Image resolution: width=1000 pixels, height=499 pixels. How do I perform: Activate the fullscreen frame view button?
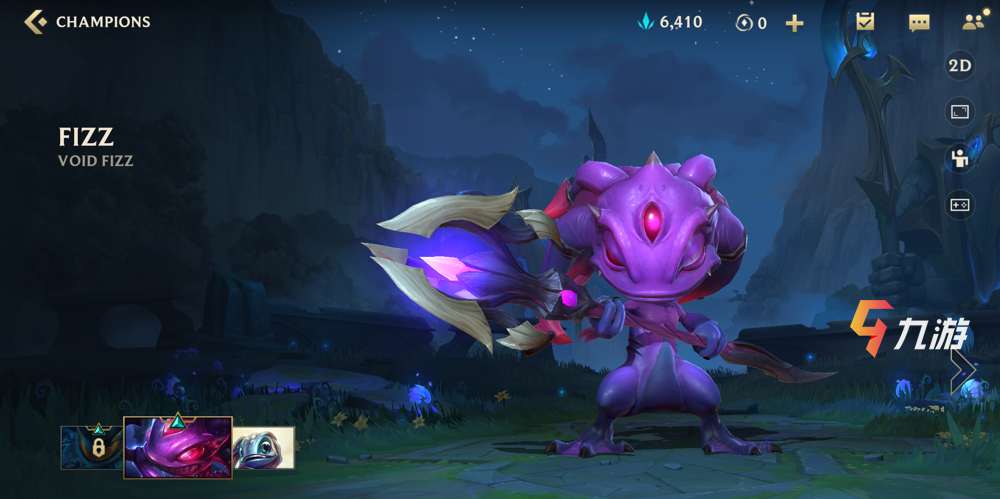pos(960,112)
